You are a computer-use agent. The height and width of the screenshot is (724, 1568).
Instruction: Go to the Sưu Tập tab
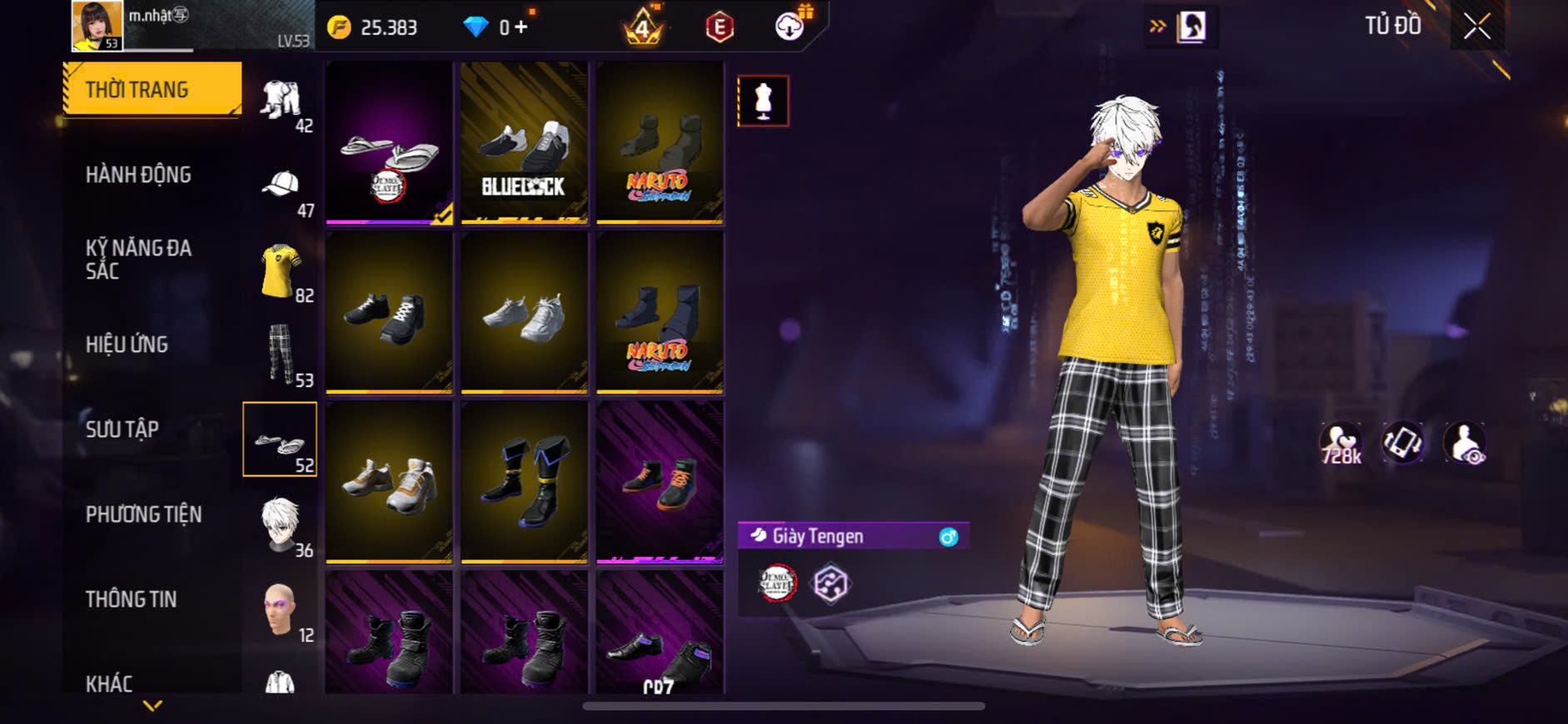point(122,429)
